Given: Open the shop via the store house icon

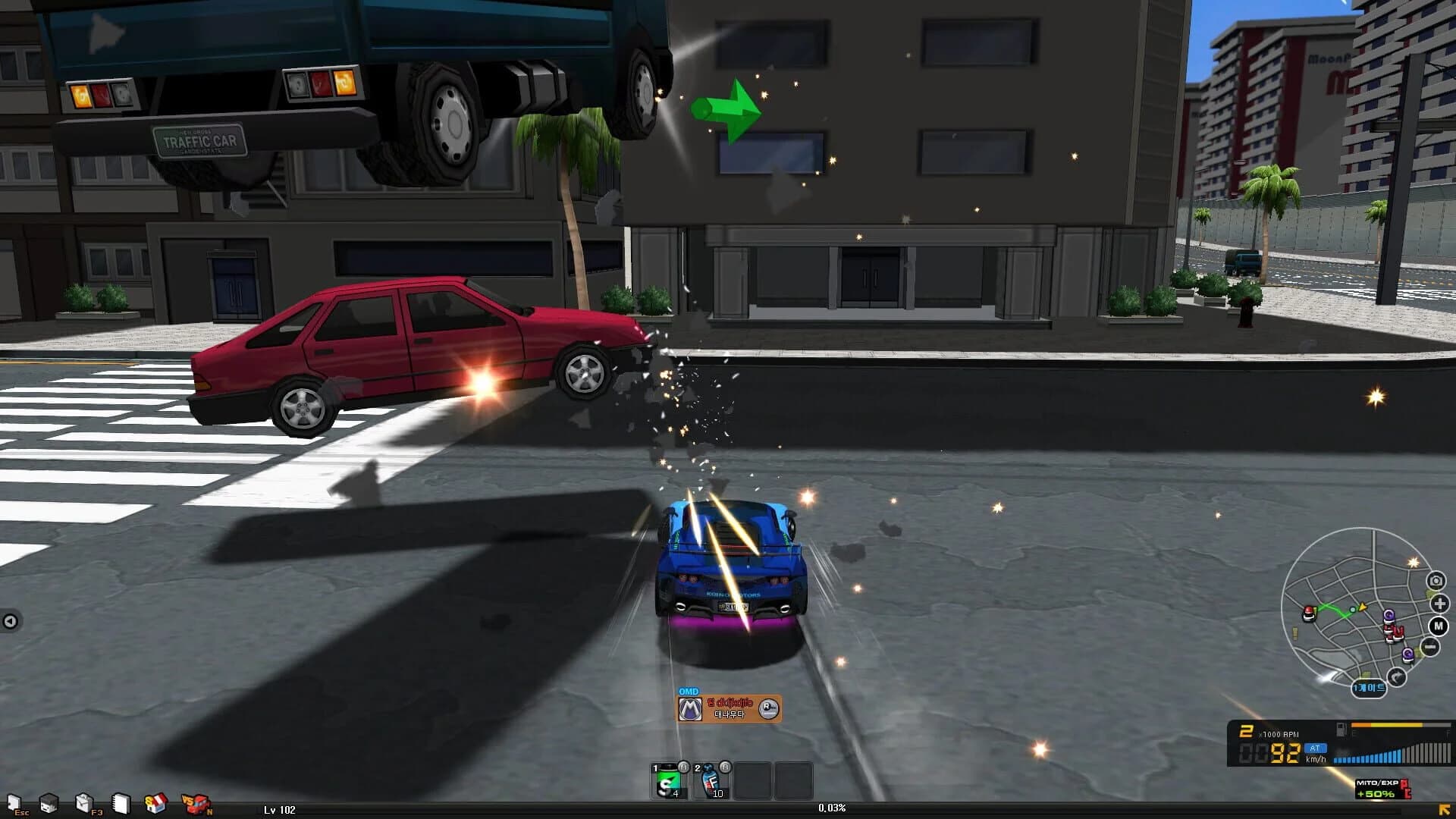Looking at the screenshot, I should [155, 804].
